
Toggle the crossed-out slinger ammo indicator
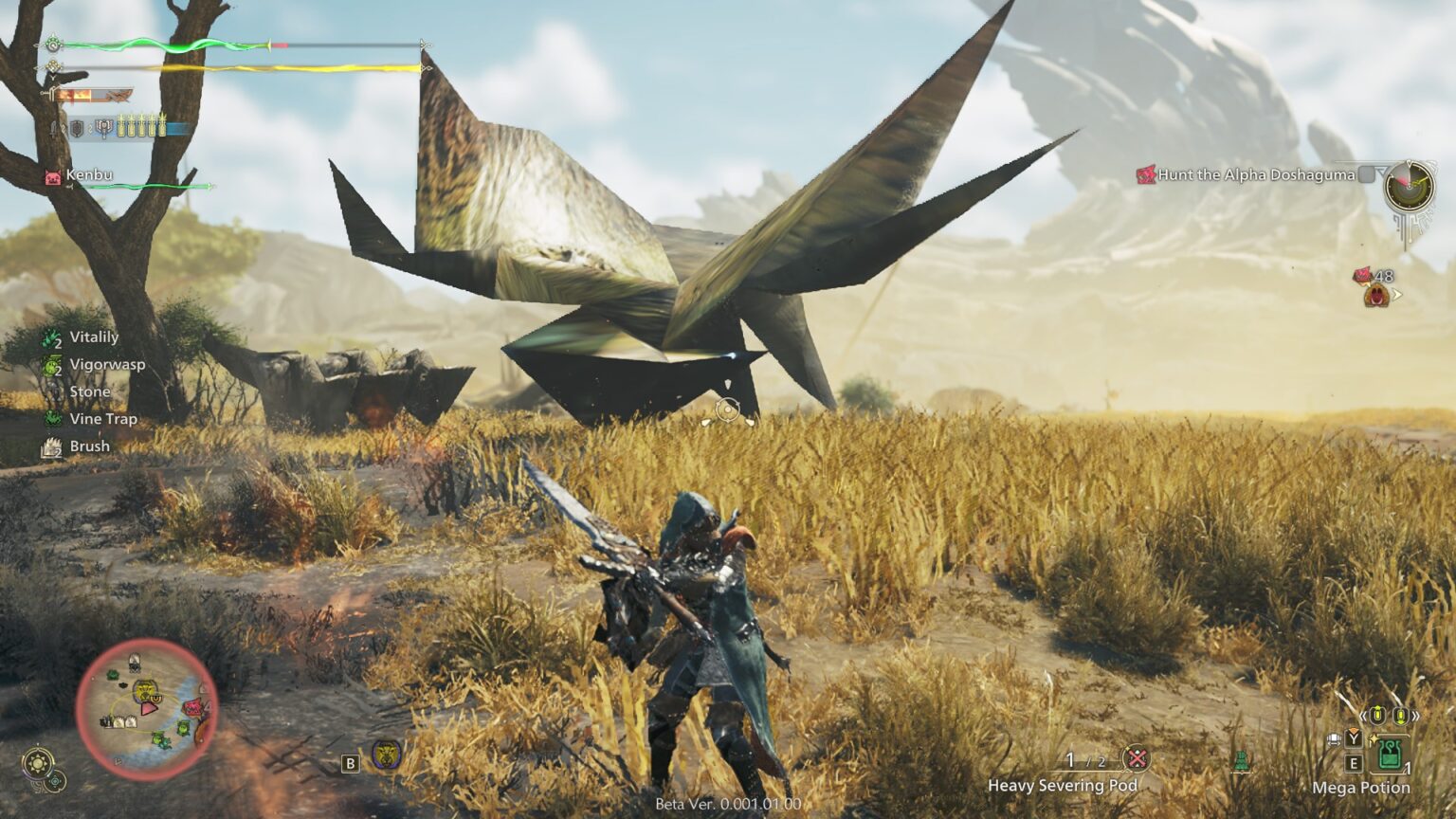click(x=1137, y=758)
